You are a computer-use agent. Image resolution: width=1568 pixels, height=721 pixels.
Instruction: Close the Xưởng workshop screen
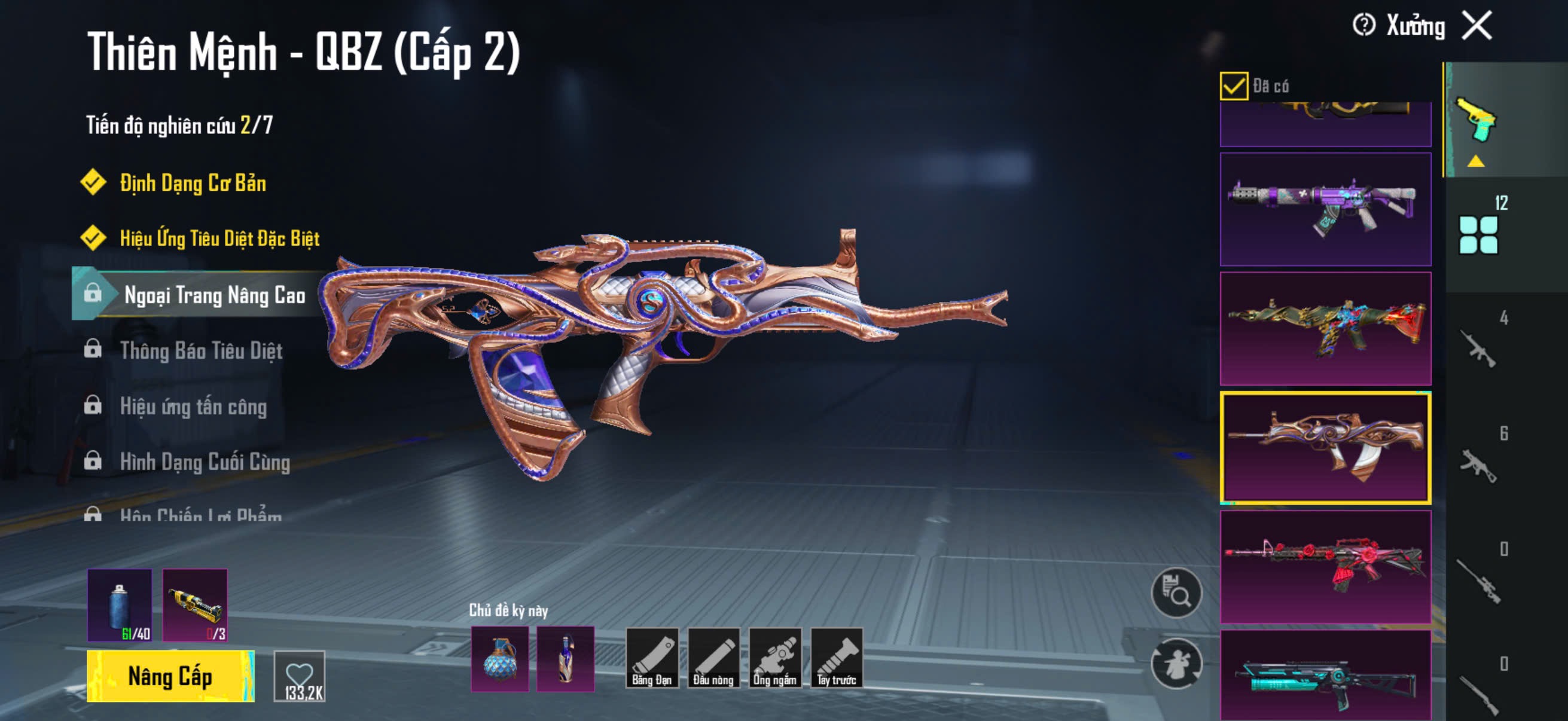[1477, 26]
